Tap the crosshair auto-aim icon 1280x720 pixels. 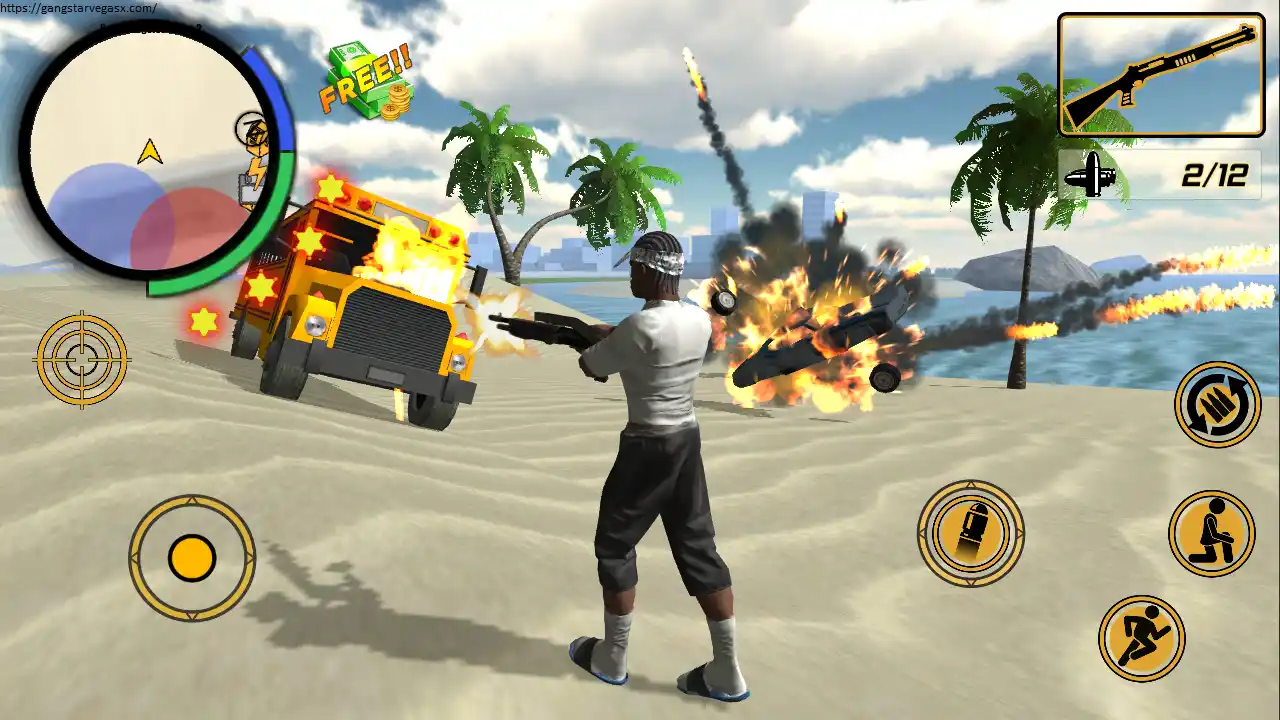tap(82, 360)
